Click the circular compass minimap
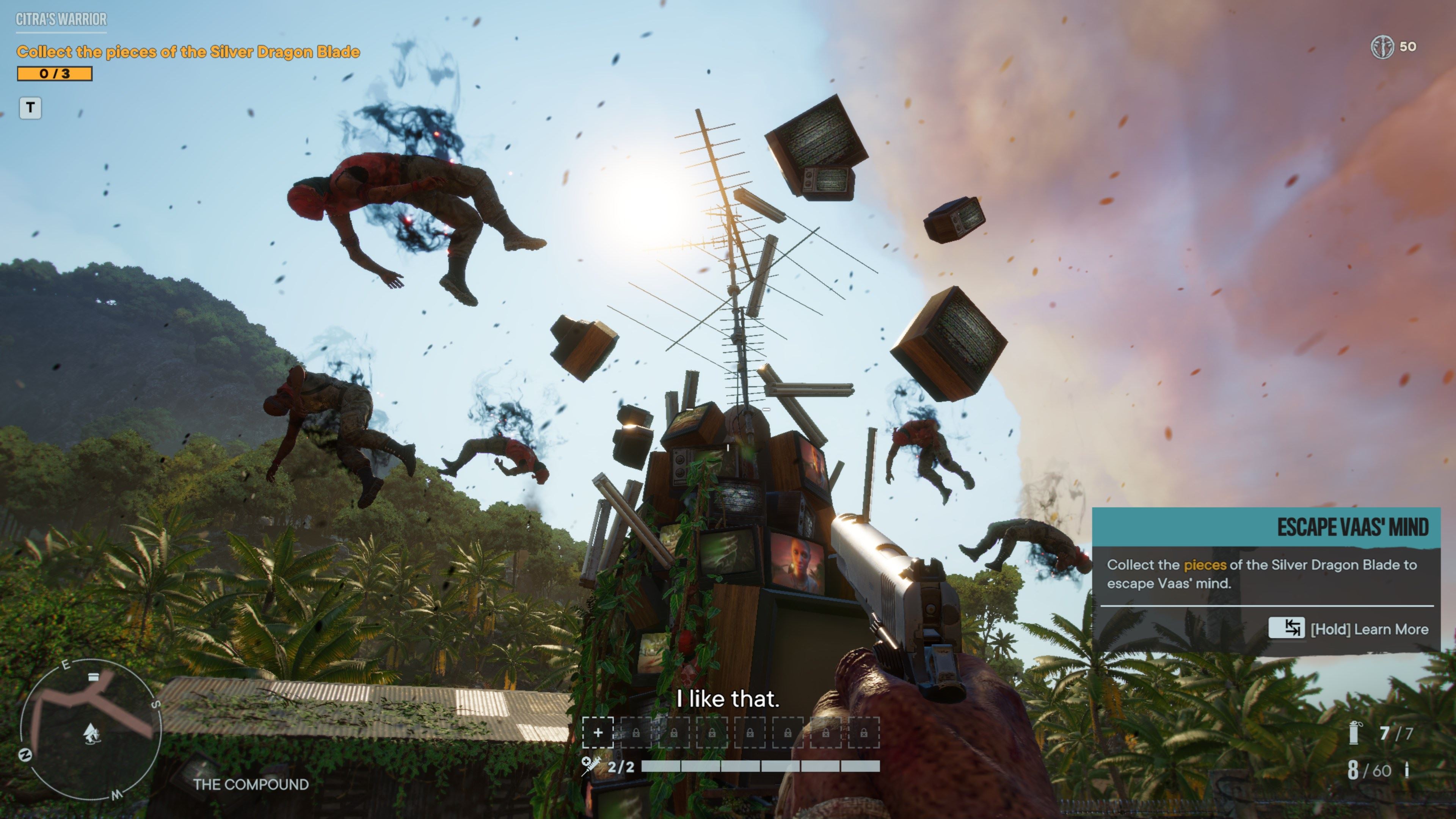This screenshot has height=819, width=1456. (x=91, y=729)
